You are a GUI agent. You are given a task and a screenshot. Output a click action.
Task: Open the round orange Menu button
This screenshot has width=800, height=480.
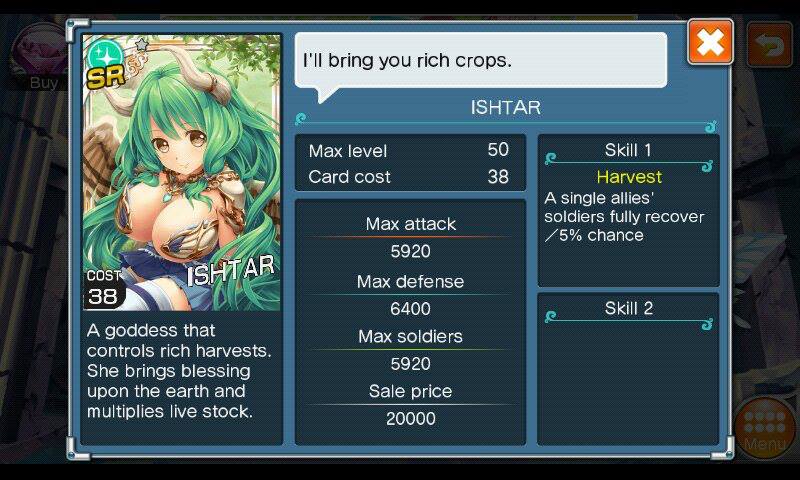tap(765, 428)
